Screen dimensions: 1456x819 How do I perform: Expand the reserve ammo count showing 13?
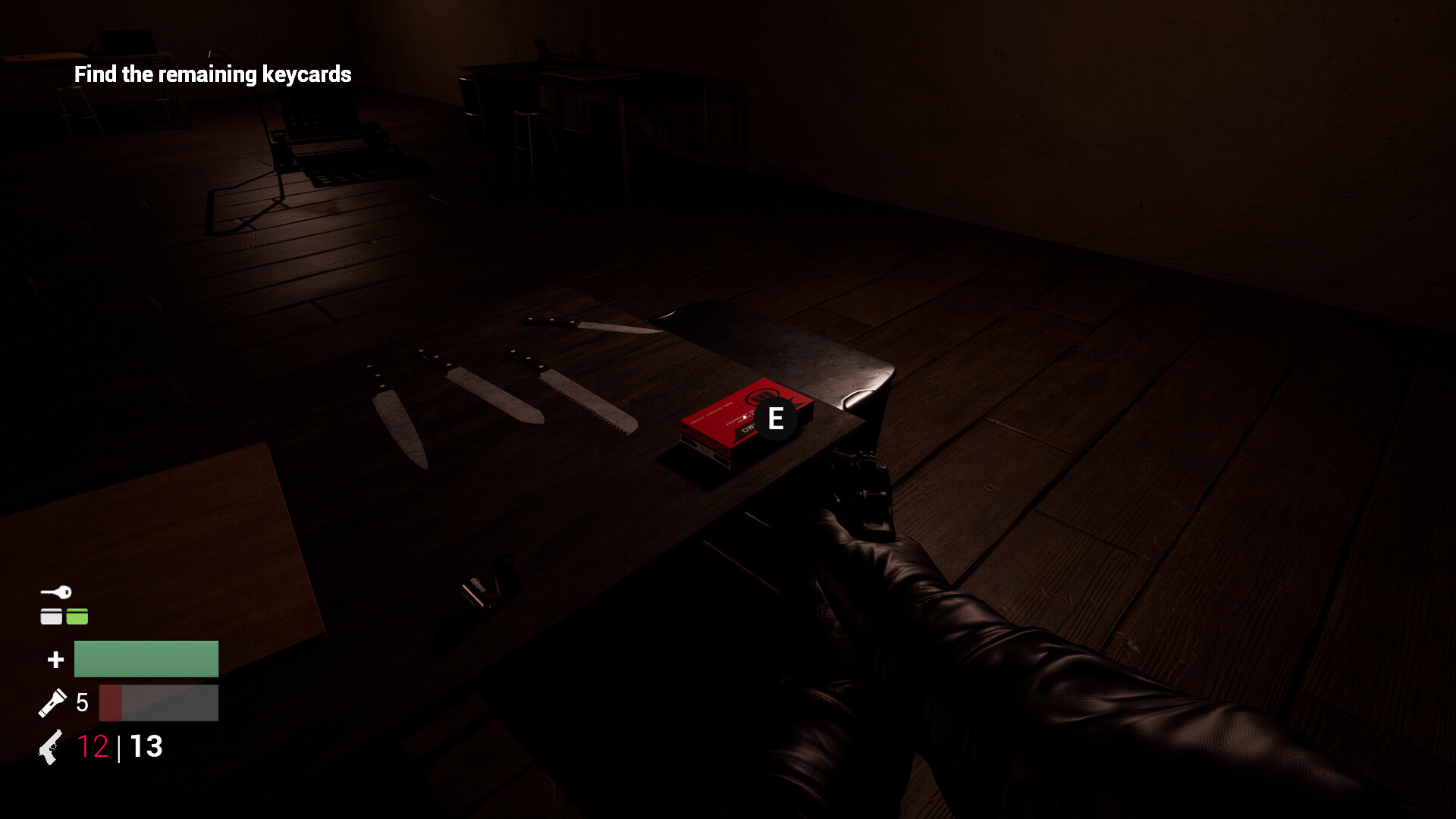[x=146, y=747]
